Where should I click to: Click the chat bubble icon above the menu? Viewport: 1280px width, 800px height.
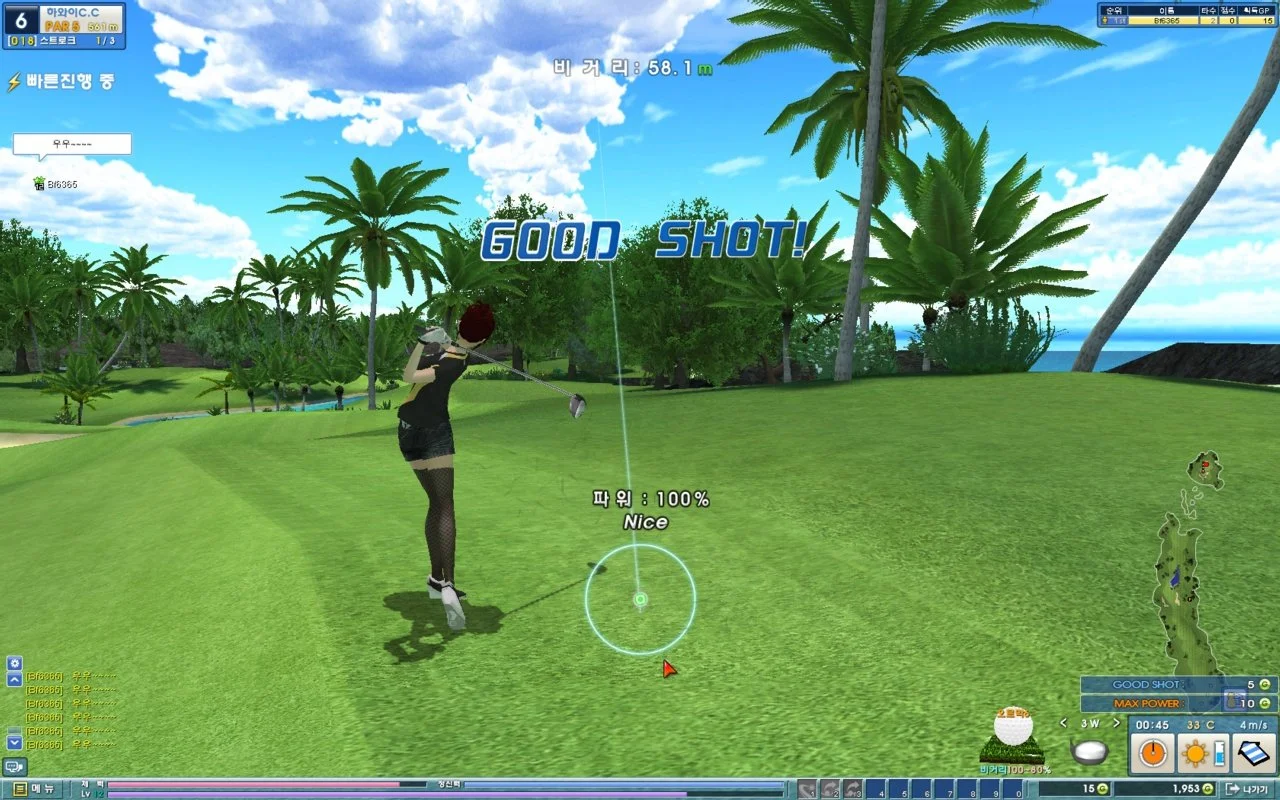tap(14, 767)
